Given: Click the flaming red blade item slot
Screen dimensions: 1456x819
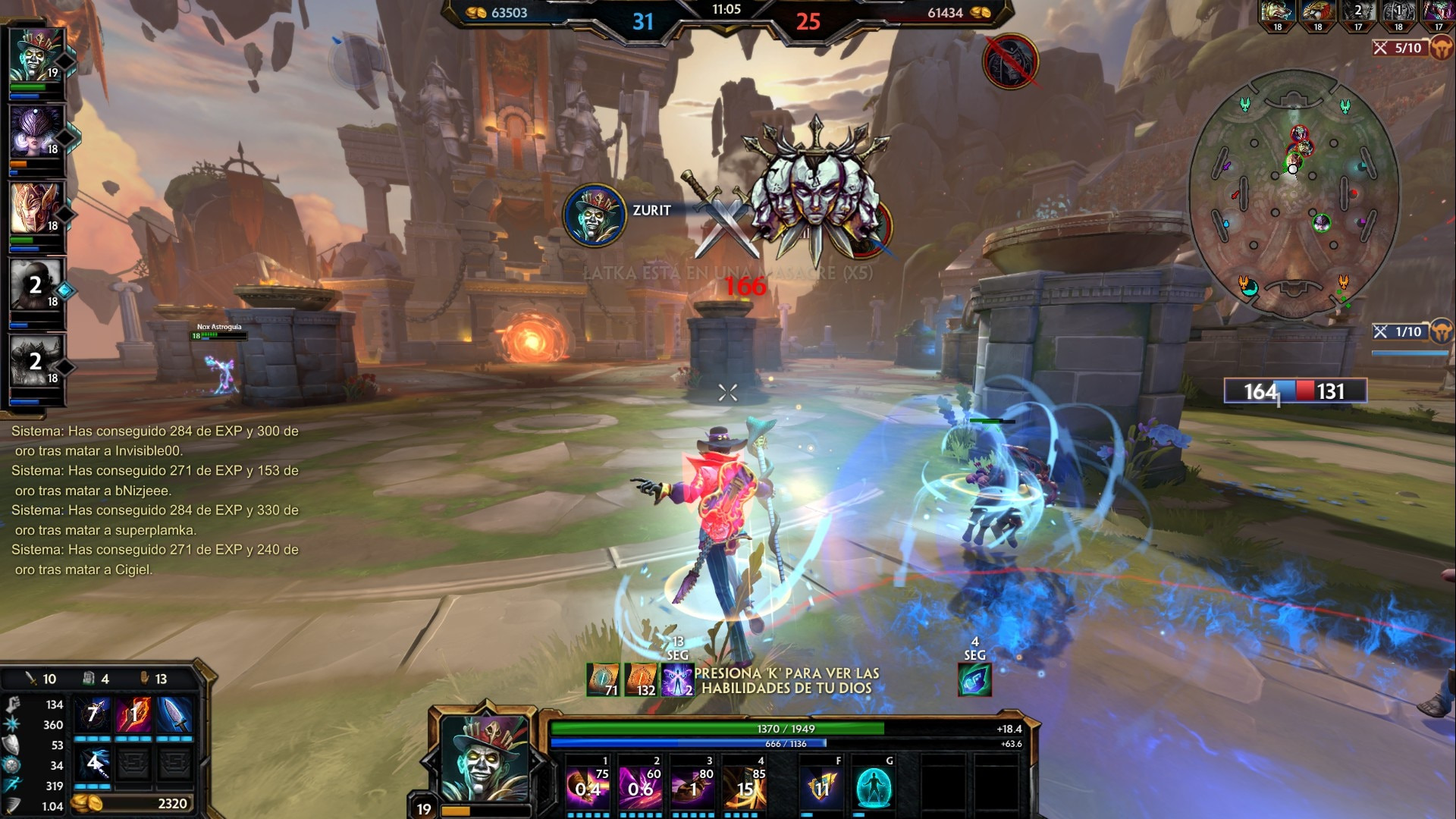Looking at the screenshot, I should pyautogui.click(x=134, y=714).
